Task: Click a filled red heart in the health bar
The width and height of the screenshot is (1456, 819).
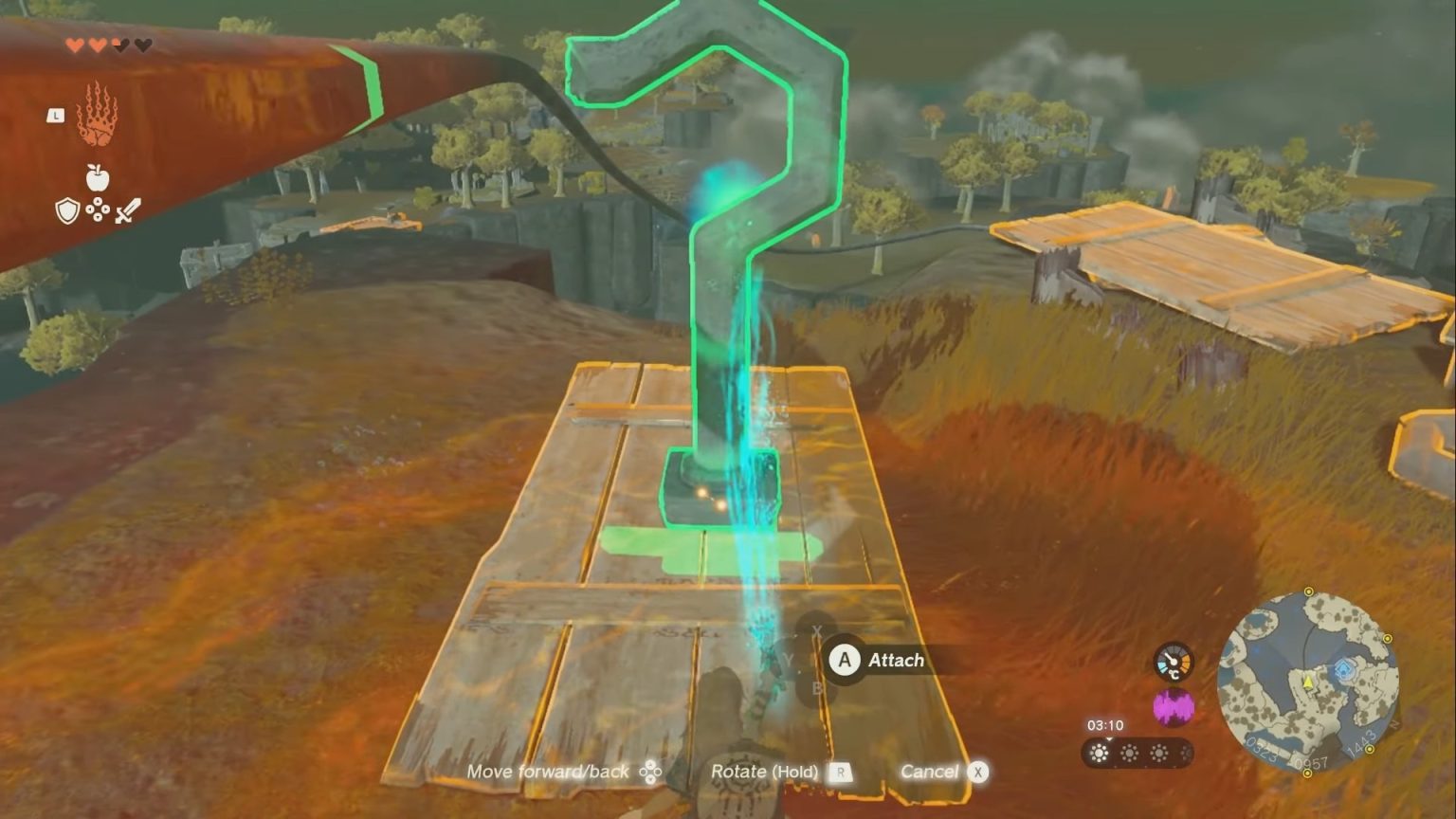Action: [76, 45]
